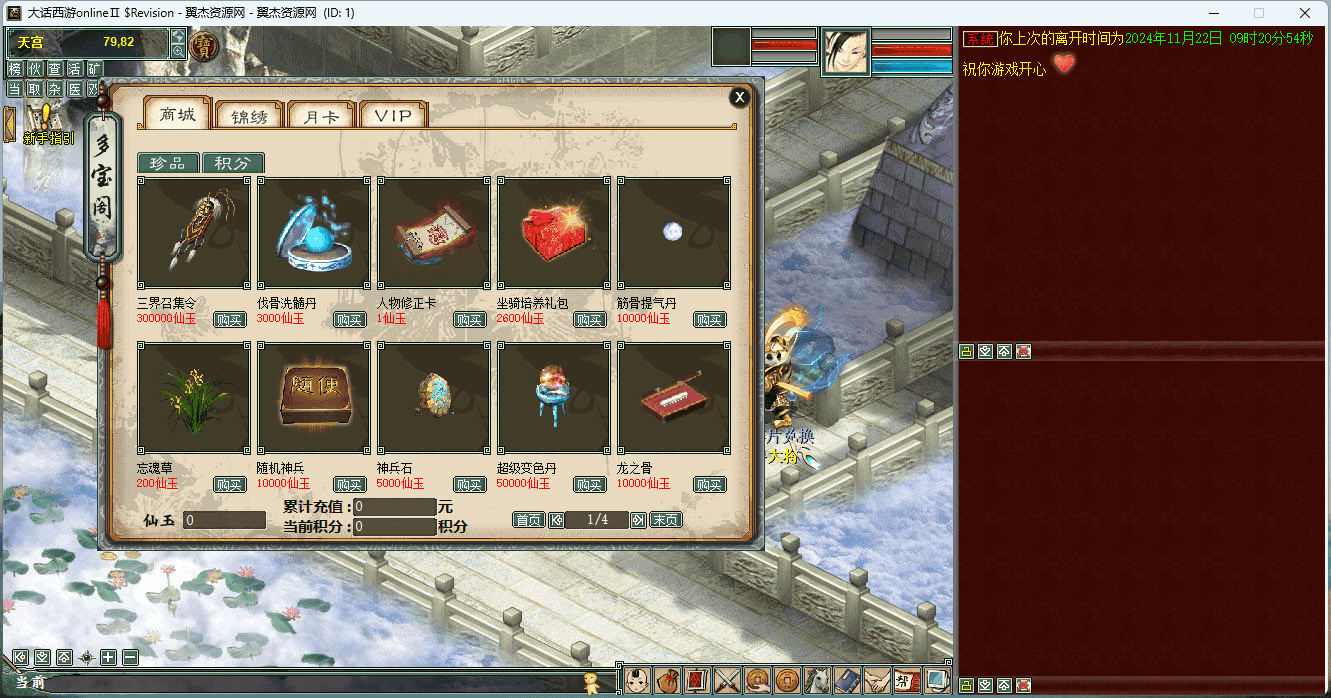Select the VIP tab

(x=393, y=116)
